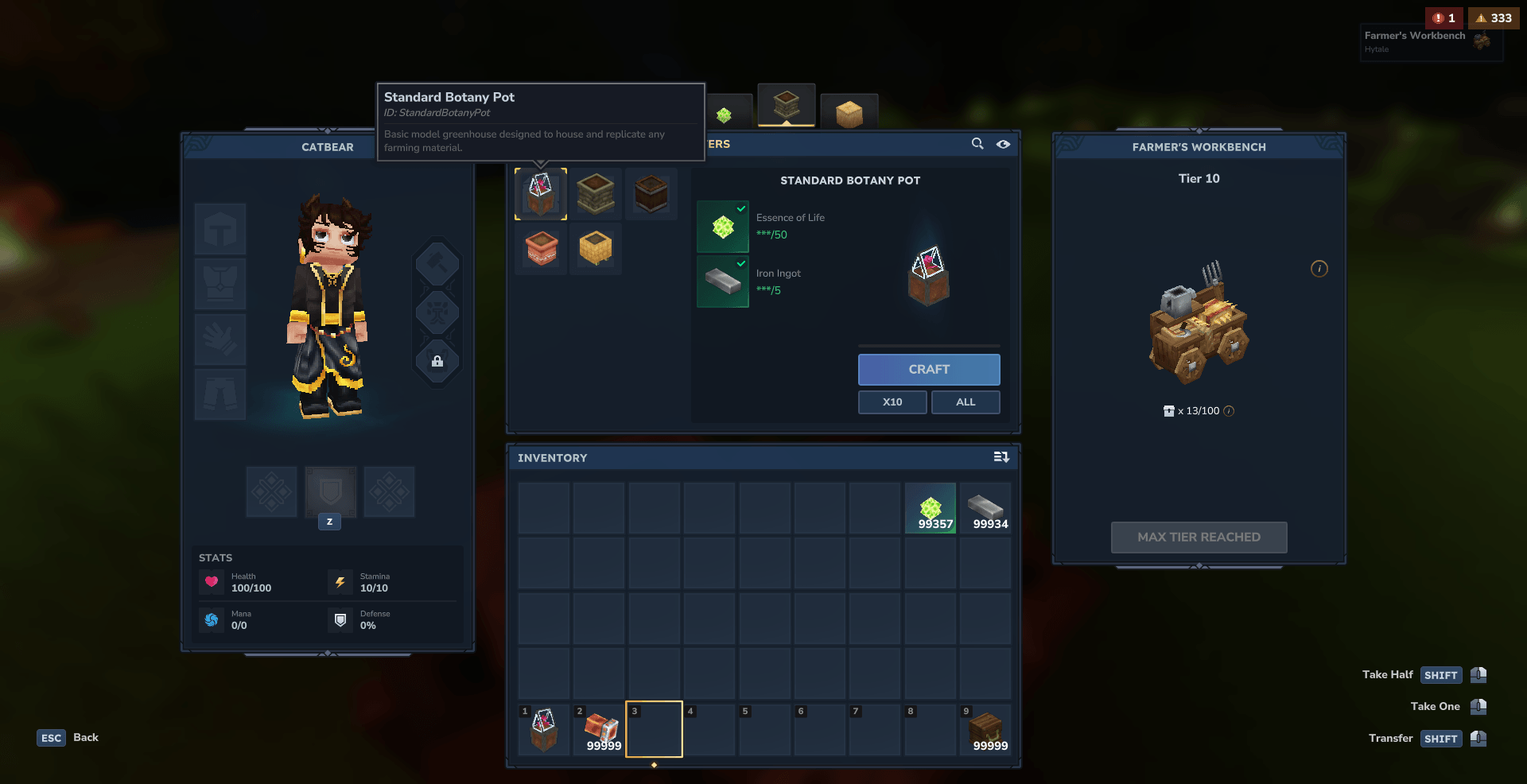Open the crafting search magnifier

[977, 144]
